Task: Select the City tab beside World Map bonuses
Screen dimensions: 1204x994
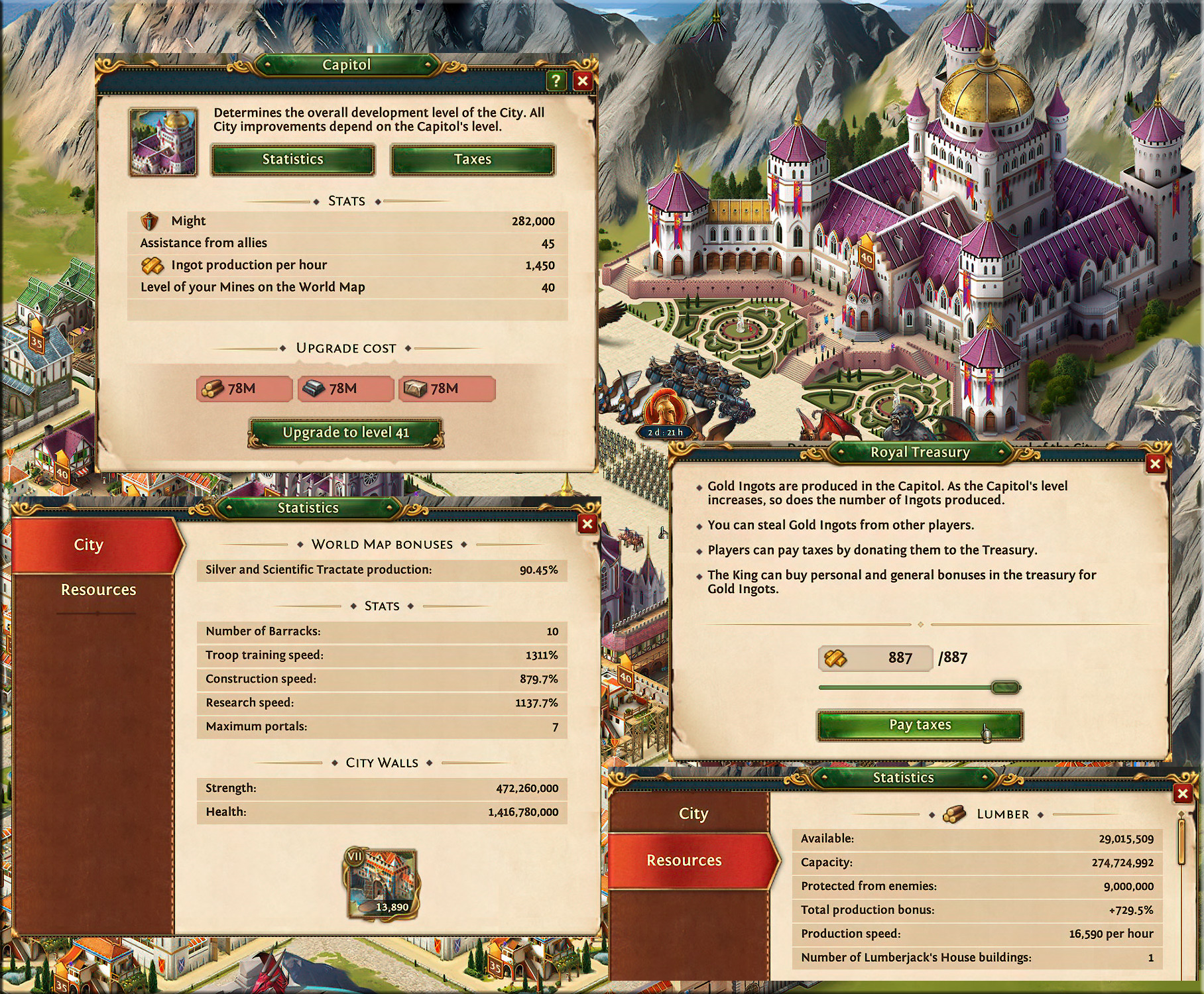Action: point(89,545)
